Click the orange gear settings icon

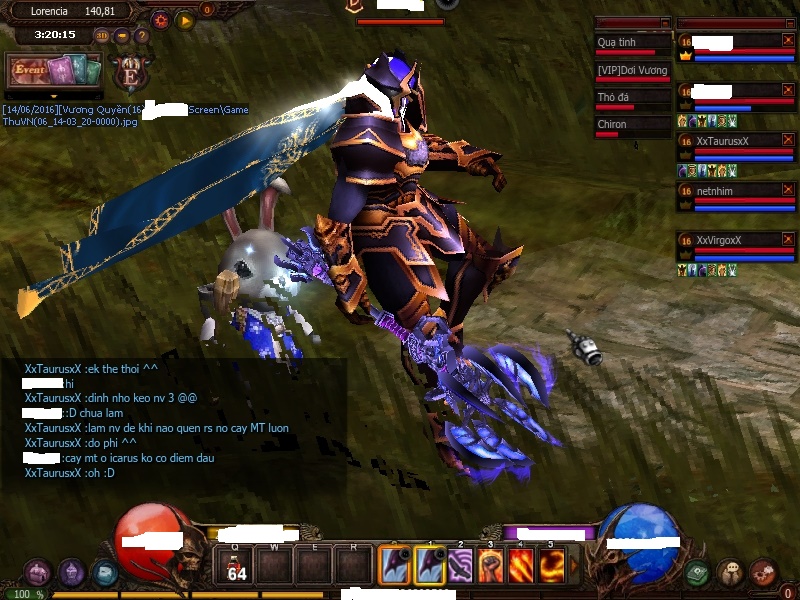tap(160, 19)
